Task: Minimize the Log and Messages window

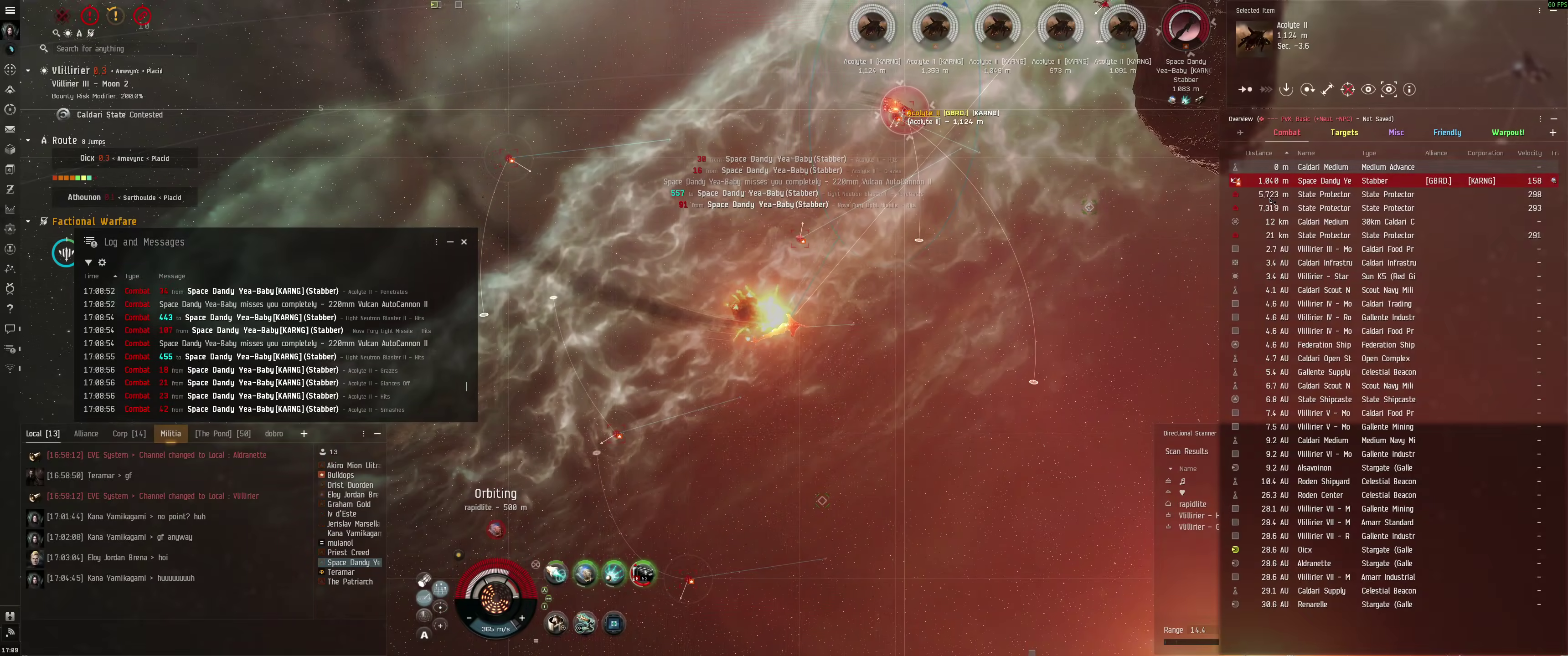Action: point(450,241)
